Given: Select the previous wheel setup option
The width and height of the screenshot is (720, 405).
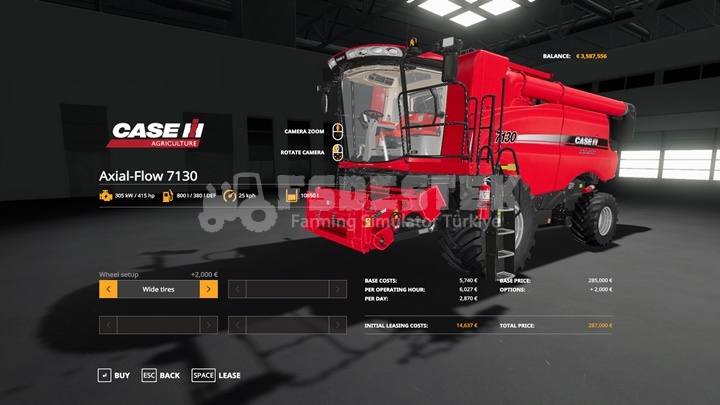Looking at the screenshot, I should pos(108,289).
